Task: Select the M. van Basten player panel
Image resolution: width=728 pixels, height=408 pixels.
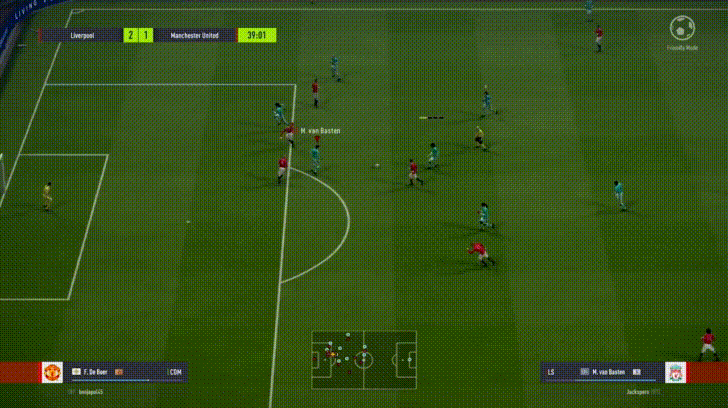Action: click(x=600, y=373)
